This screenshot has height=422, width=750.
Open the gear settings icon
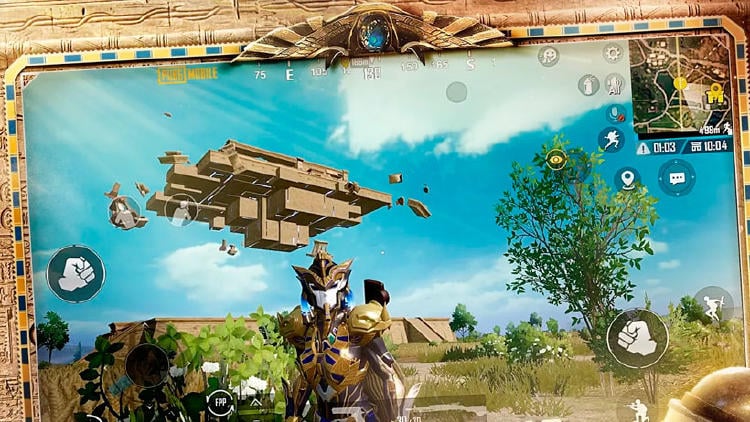pyautogui.click(x=613, y=53)
